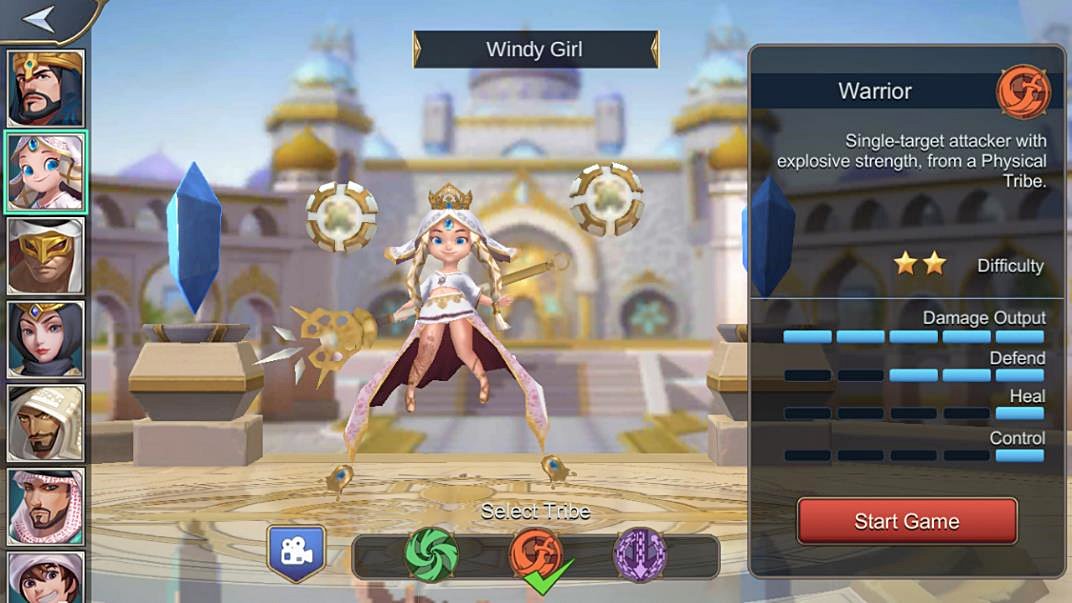Select the dark-haired woman in black hood portrait

(46, 339)
